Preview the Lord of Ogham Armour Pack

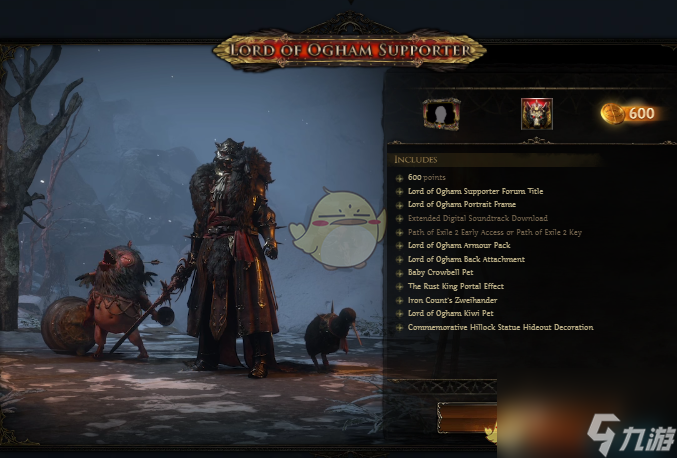[x=459, y=245]
